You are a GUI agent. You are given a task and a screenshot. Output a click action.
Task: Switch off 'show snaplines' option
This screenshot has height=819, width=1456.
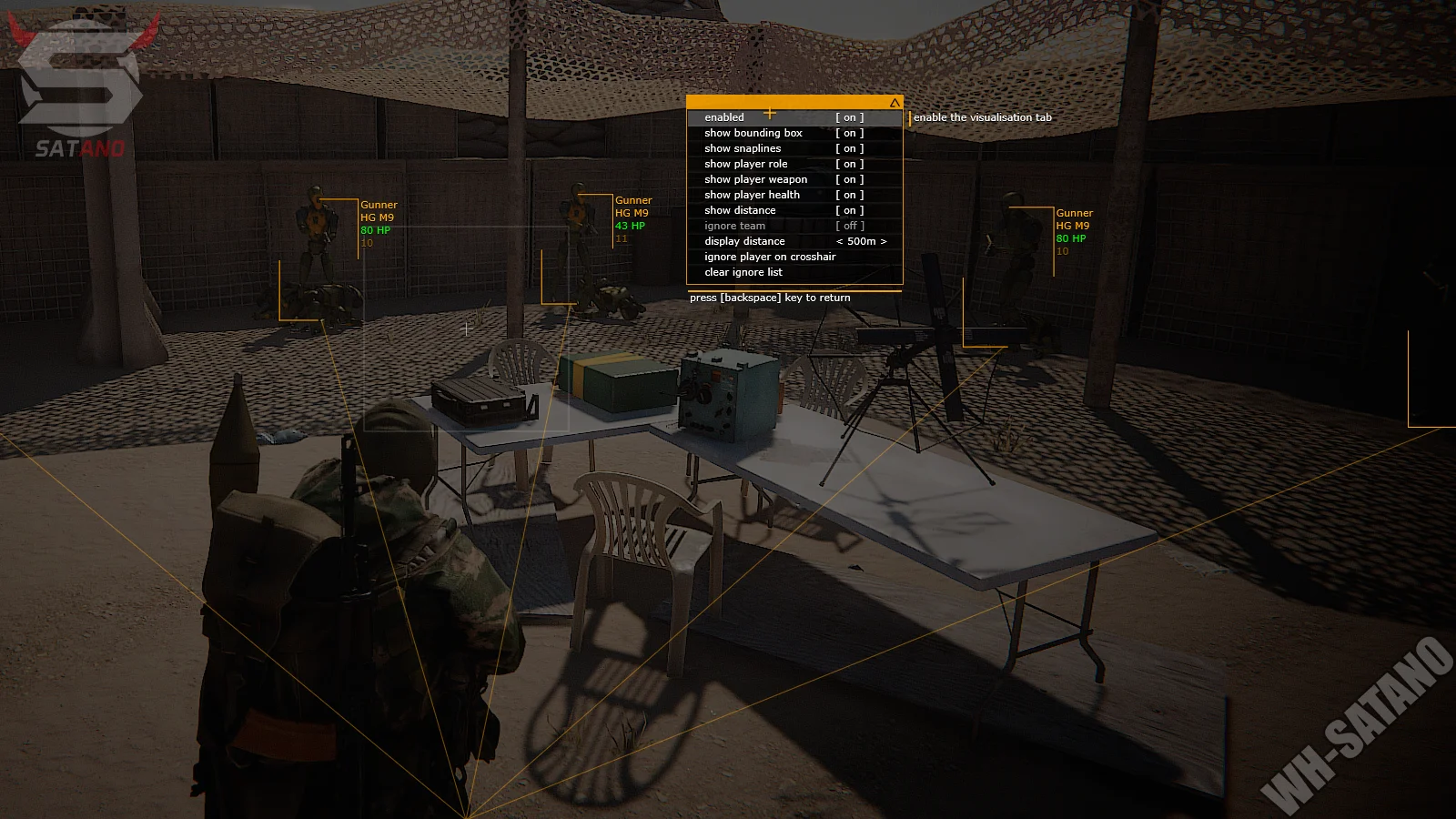click(849, 148)
